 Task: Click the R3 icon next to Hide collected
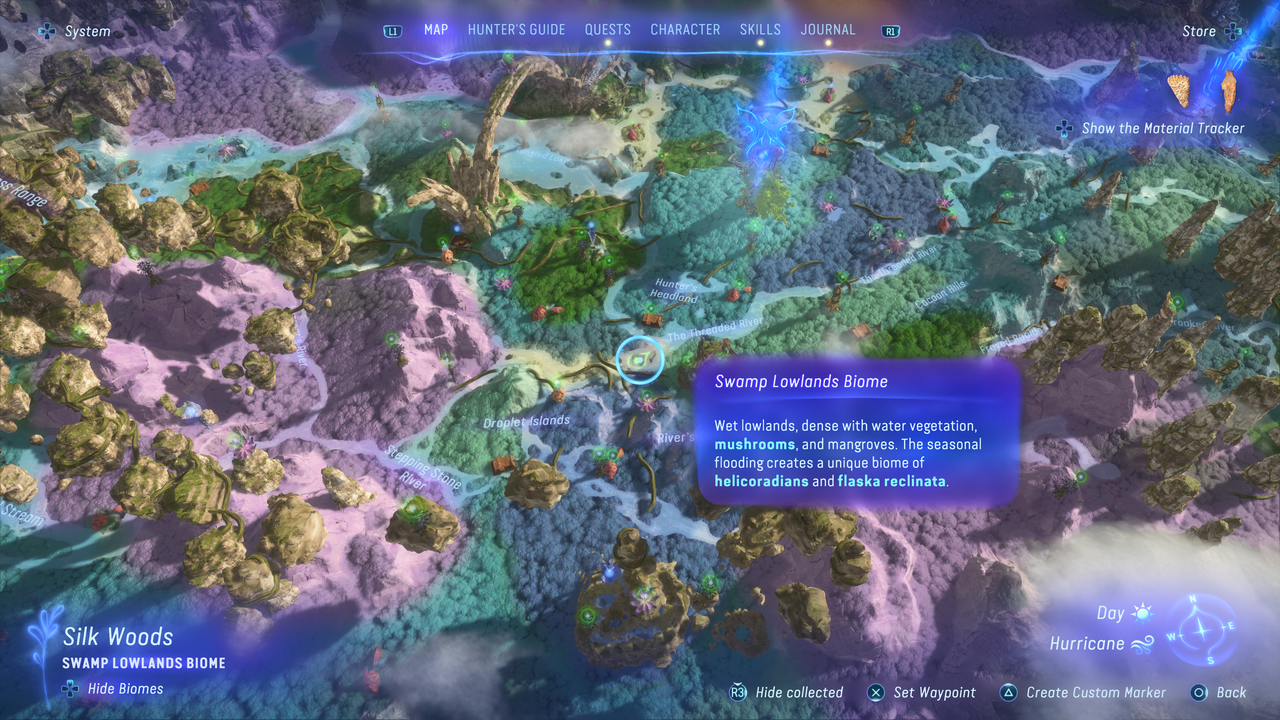click(x=736, y=692)
